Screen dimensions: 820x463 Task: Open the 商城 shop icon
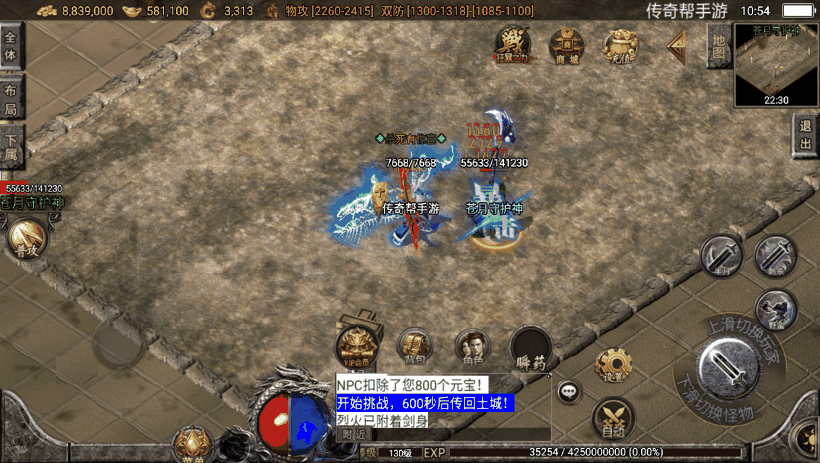(x=567, y=44)
